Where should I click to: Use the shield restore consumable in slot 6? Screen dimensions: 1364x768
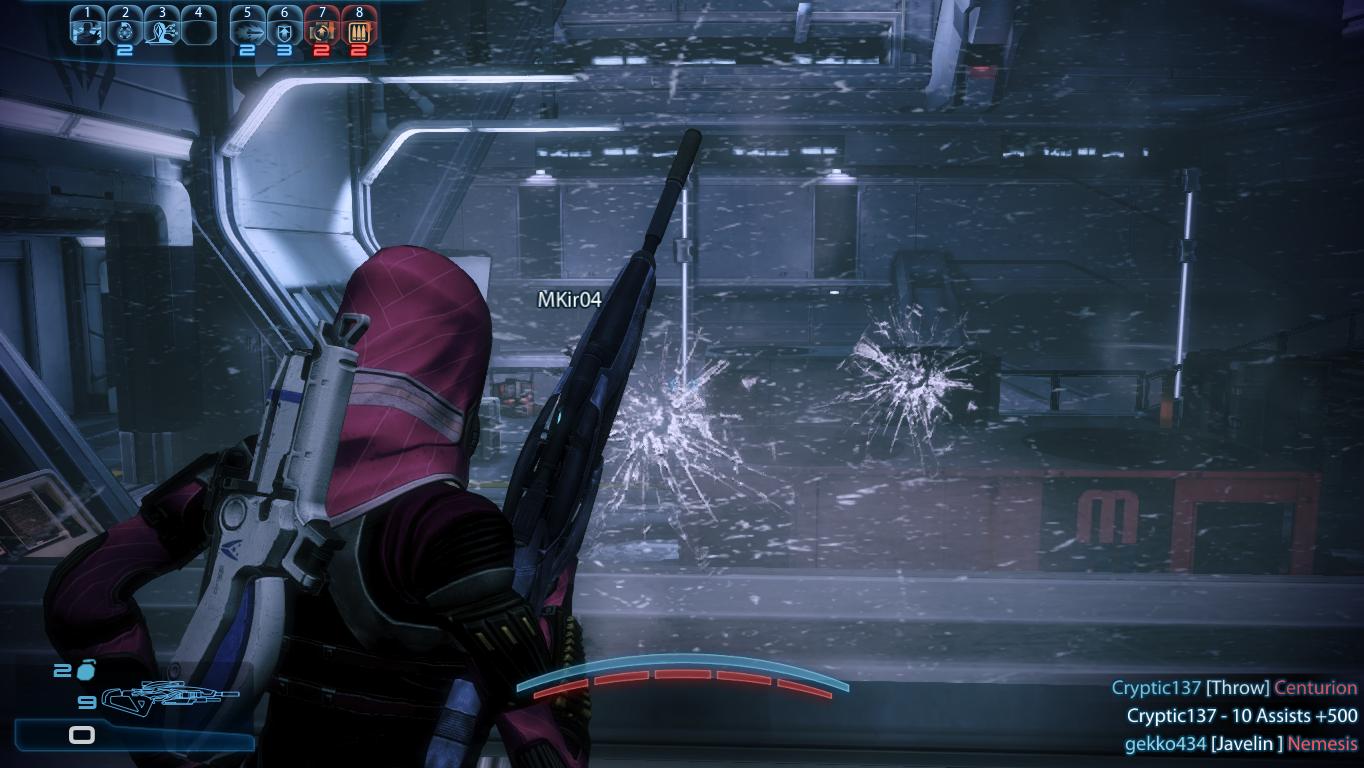[x=285, y=29]
